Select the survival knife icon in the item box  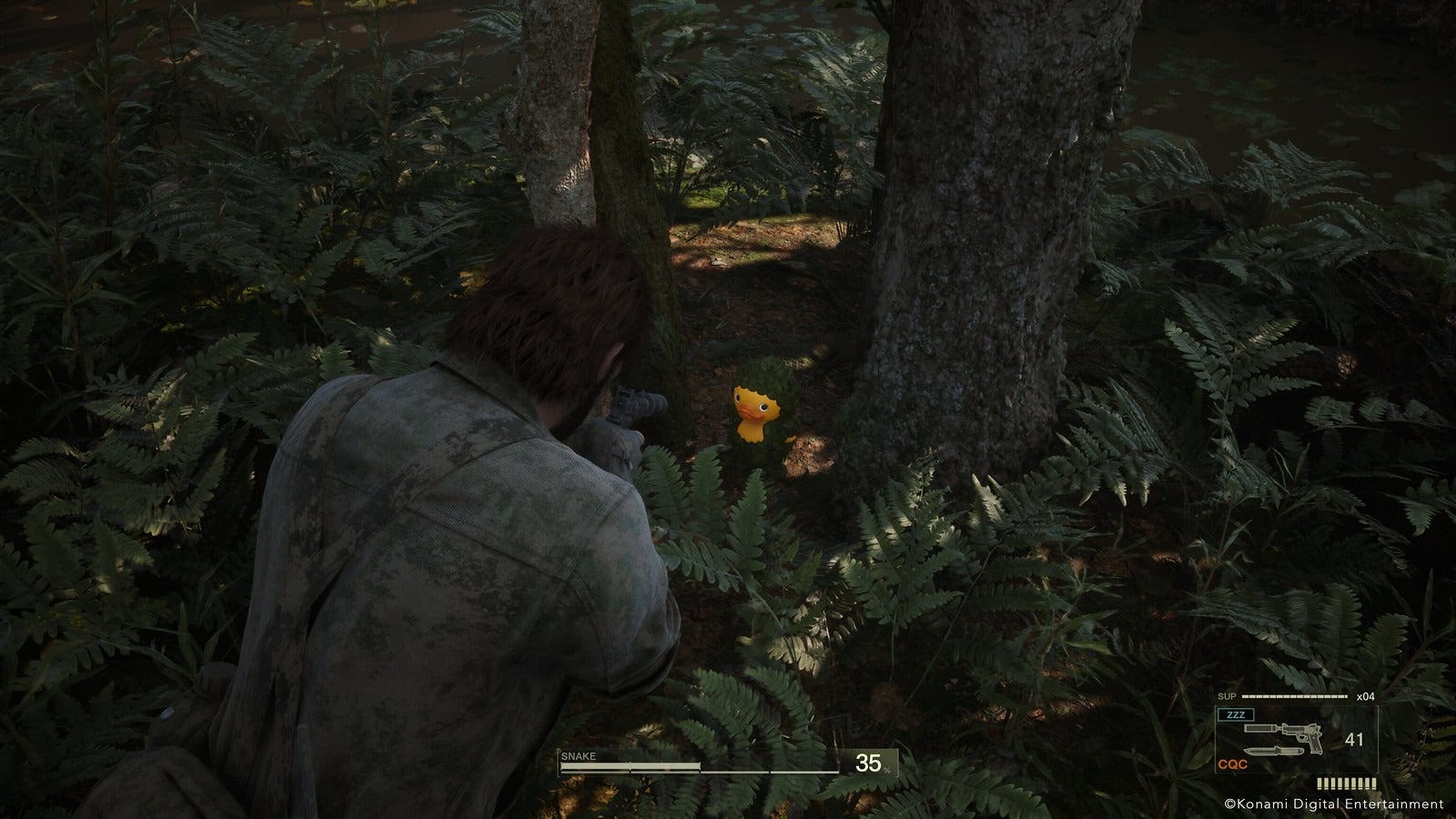pos(1276,752)
